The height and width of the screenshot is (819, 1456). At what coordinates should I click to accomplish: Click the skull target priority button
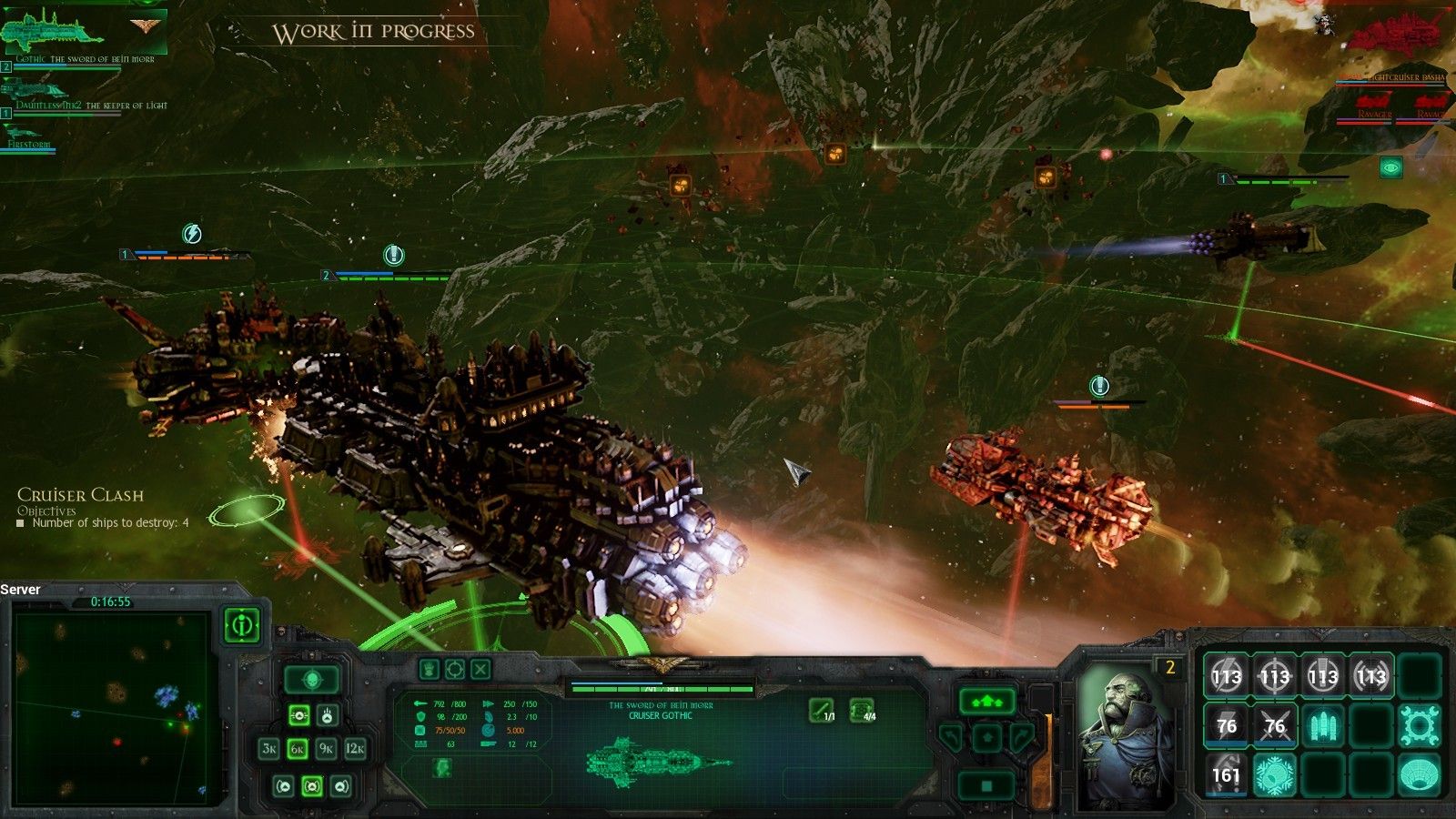[x=312, y=679]
